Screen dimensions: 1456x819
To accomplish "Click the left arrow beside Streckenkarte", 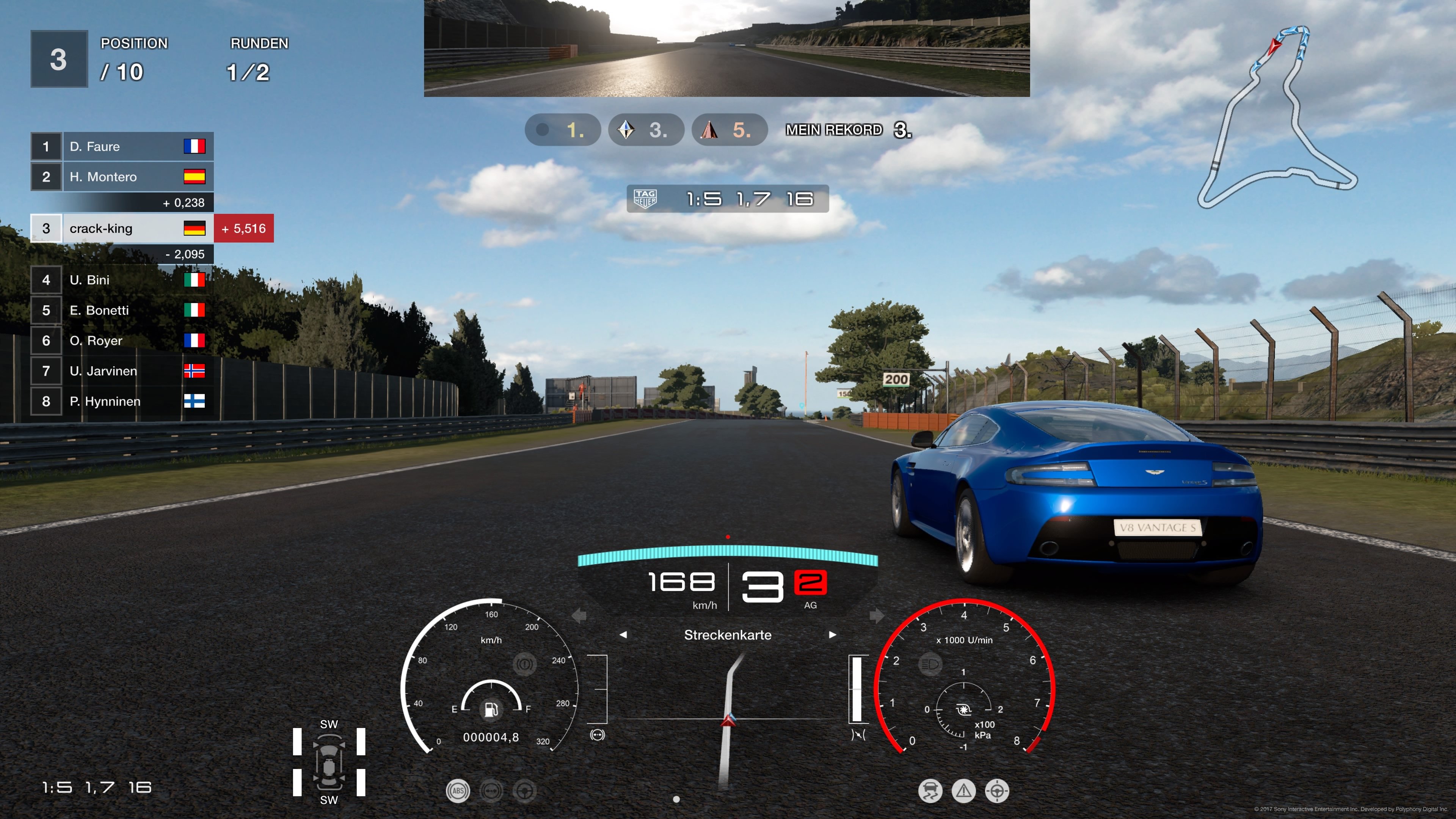I will (624, 635).
